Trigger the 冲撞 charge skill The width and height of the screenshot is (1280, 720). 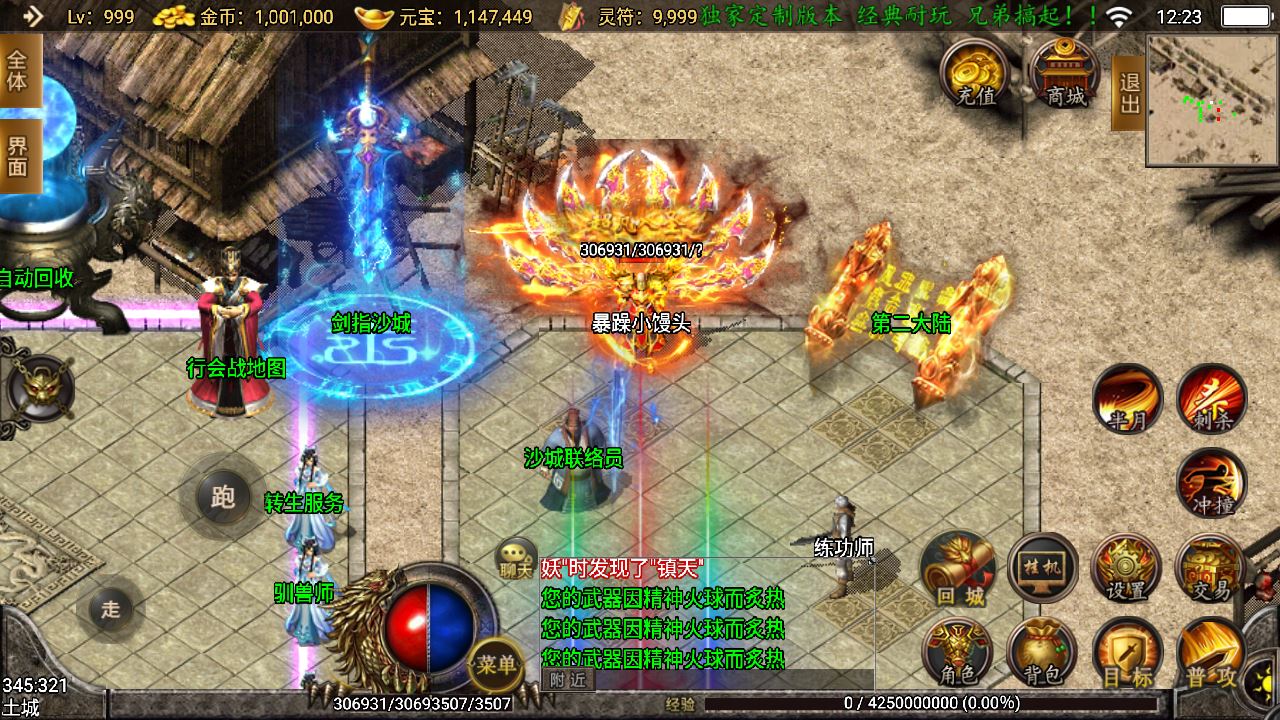(x=1212, y=483)
